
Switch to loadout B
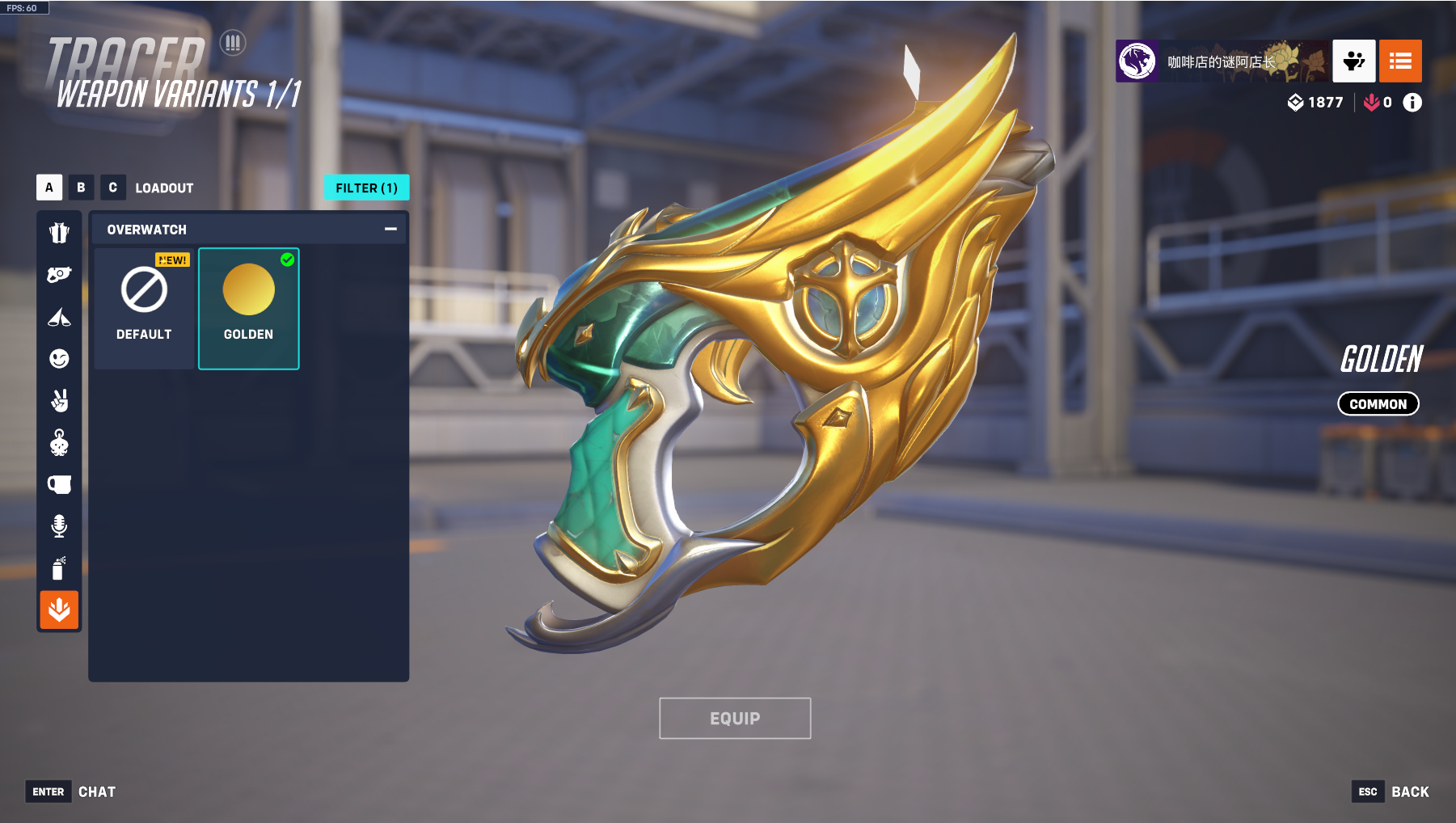tap(81, 188)
